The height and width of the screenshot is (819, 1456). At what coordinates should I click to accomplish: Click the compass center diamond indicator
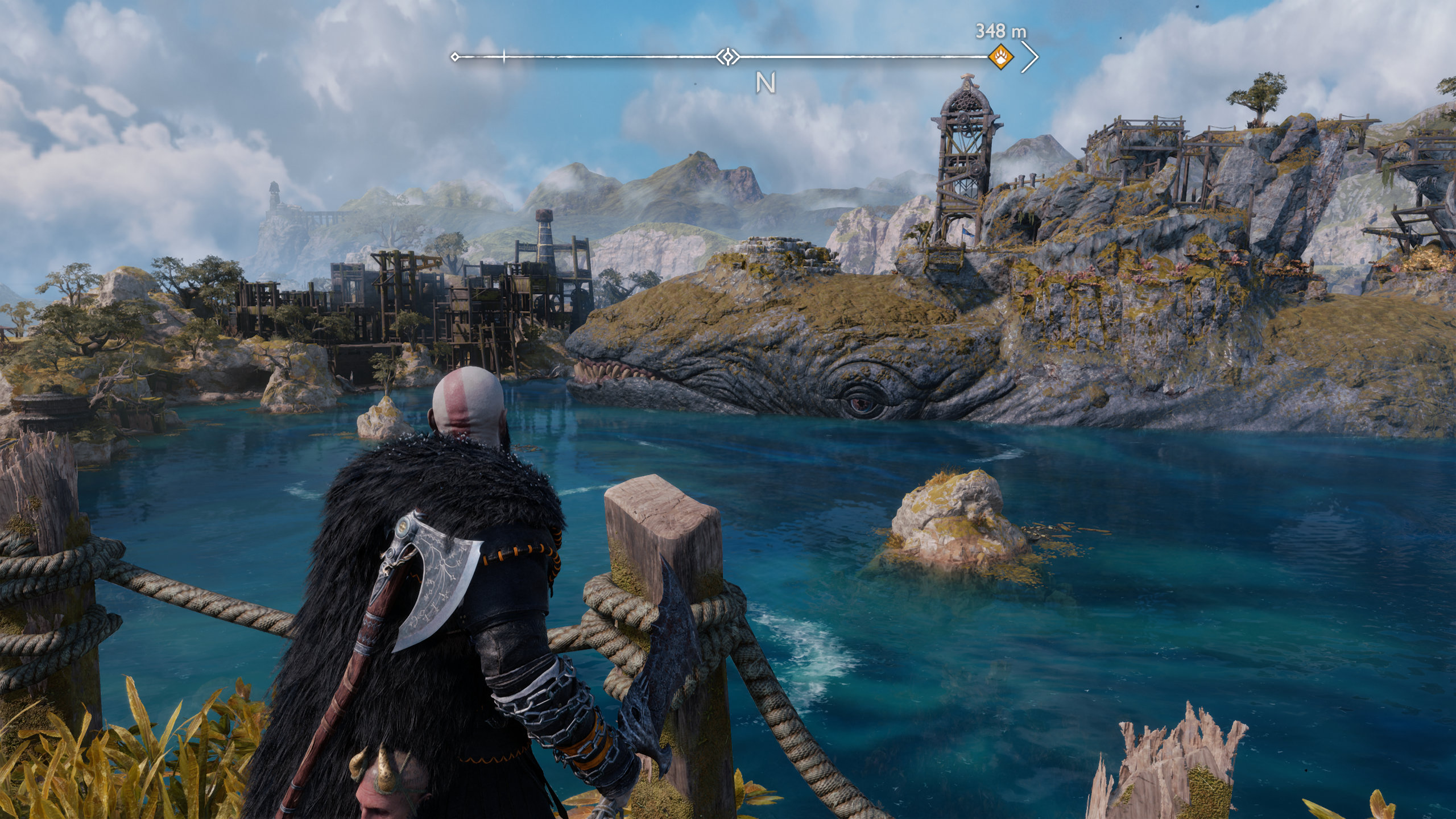(727, 57)
